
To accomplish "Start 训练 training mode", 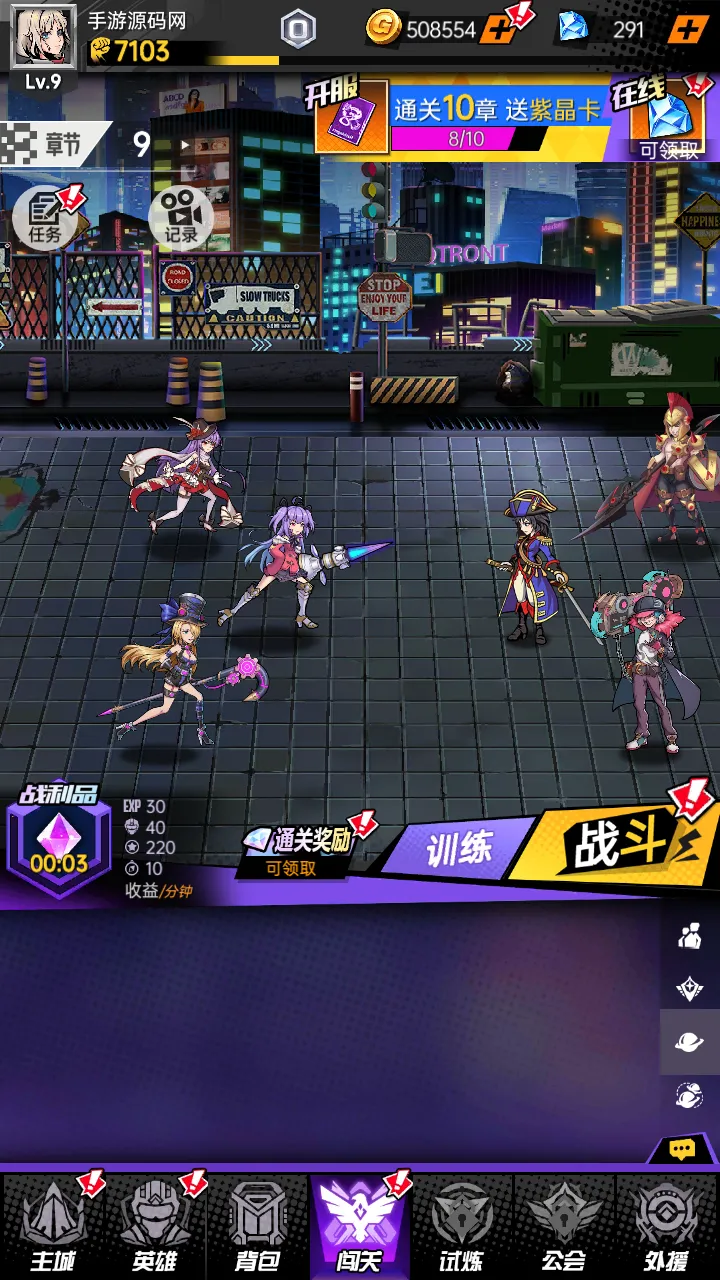I will (x=460, y=851).
